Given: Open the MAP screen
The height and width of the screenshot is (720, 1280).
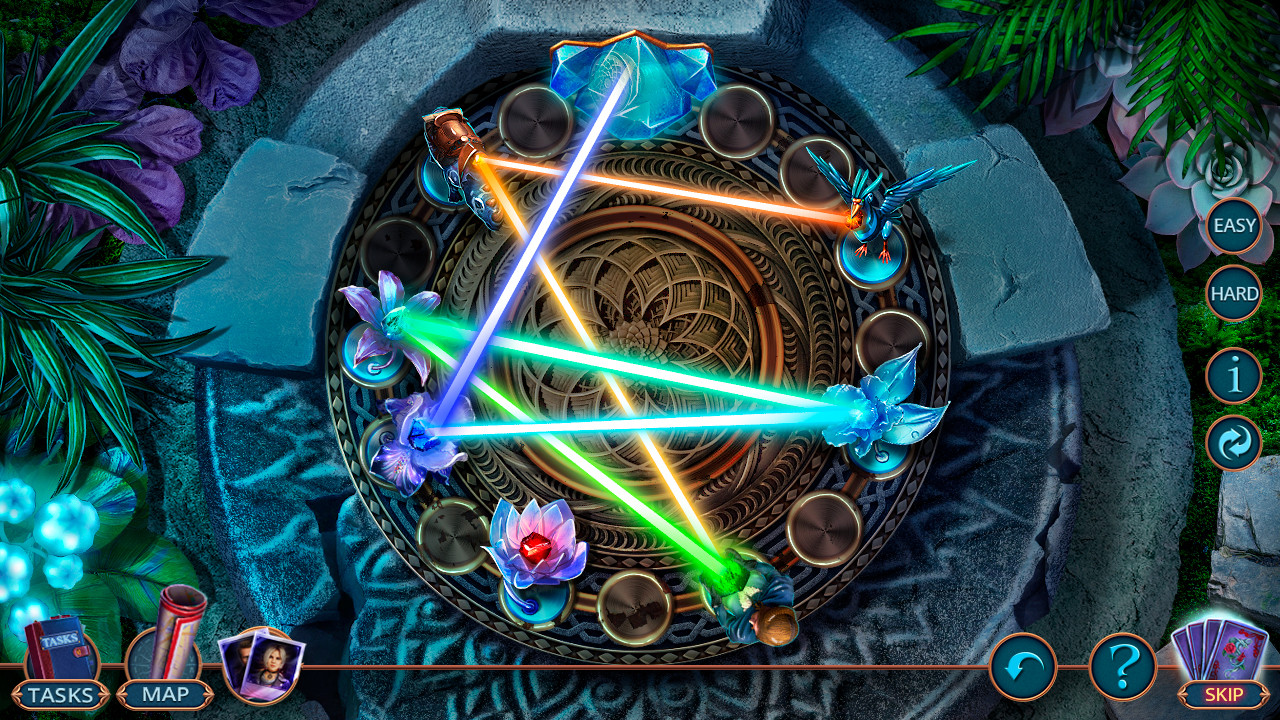Looking at the screenshot, I should [x=165, y=692].
